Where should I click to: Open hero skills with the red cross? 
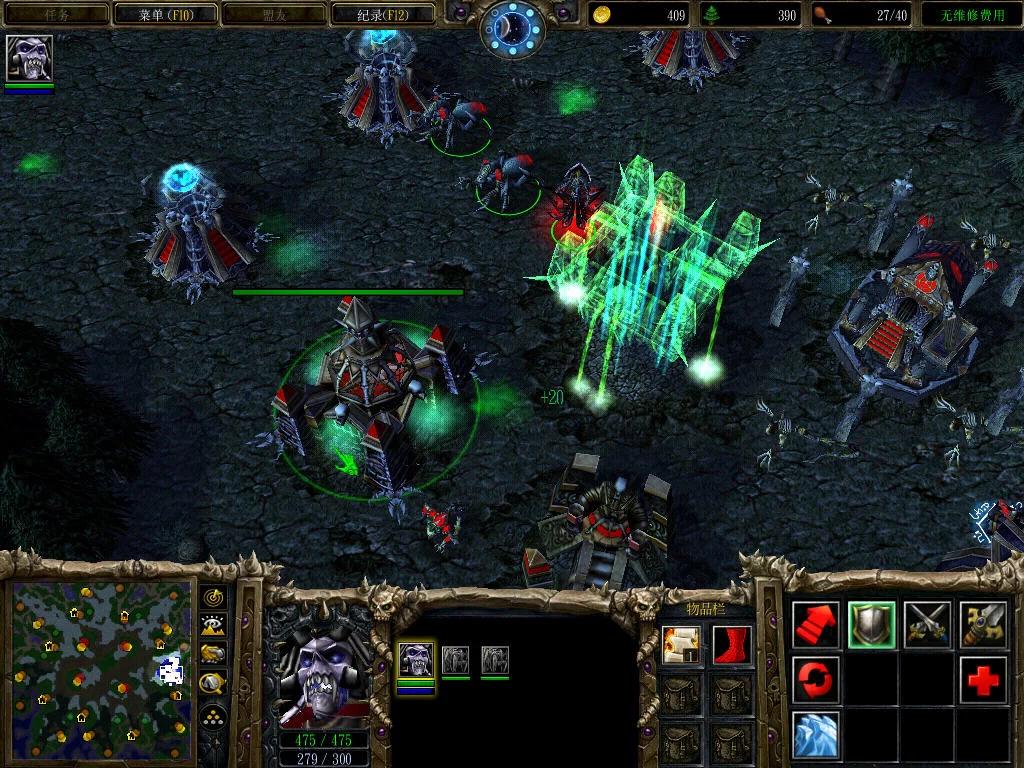point(983,680)
